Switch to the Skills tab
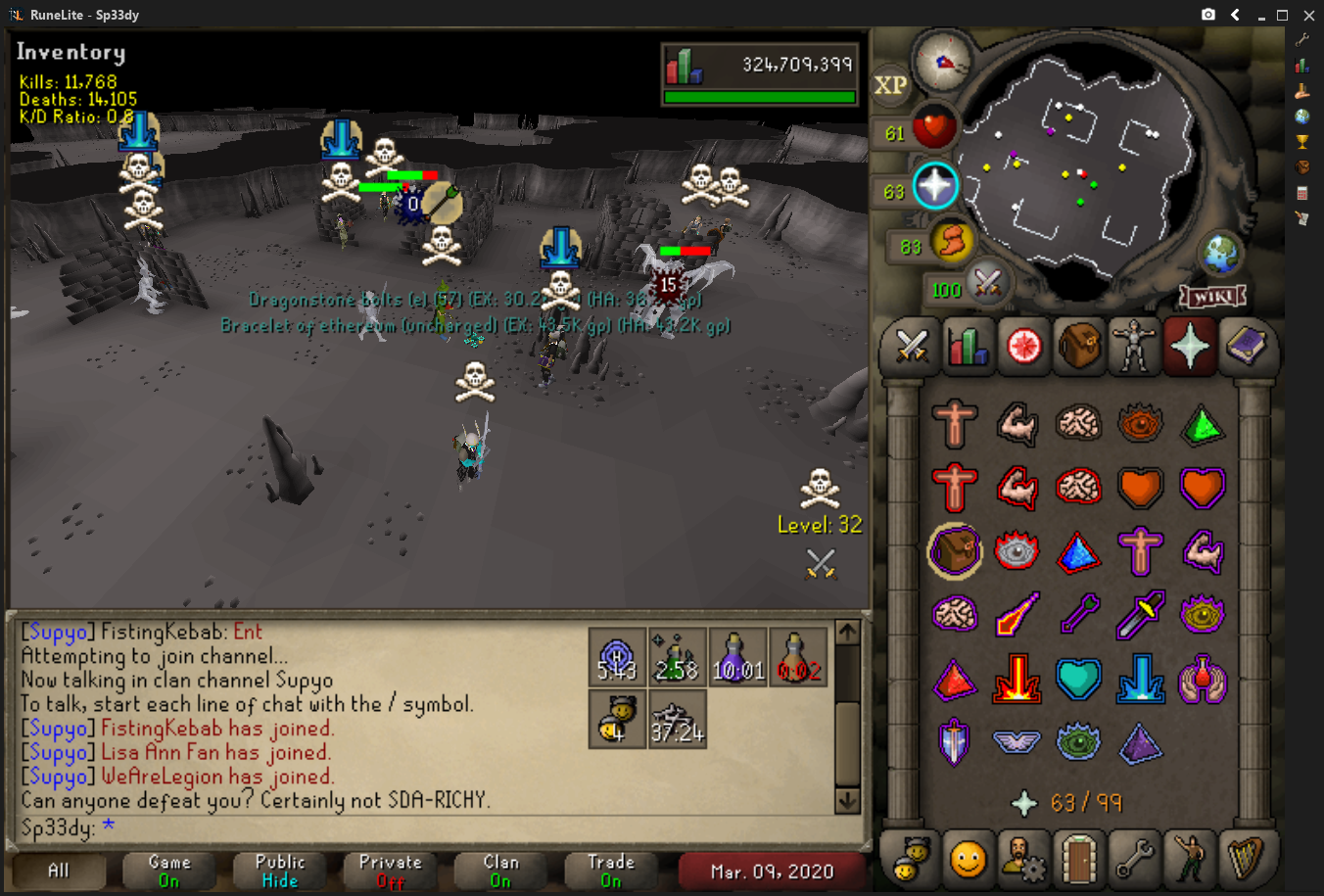This screenshot has height=896, width=1324. 967,347
